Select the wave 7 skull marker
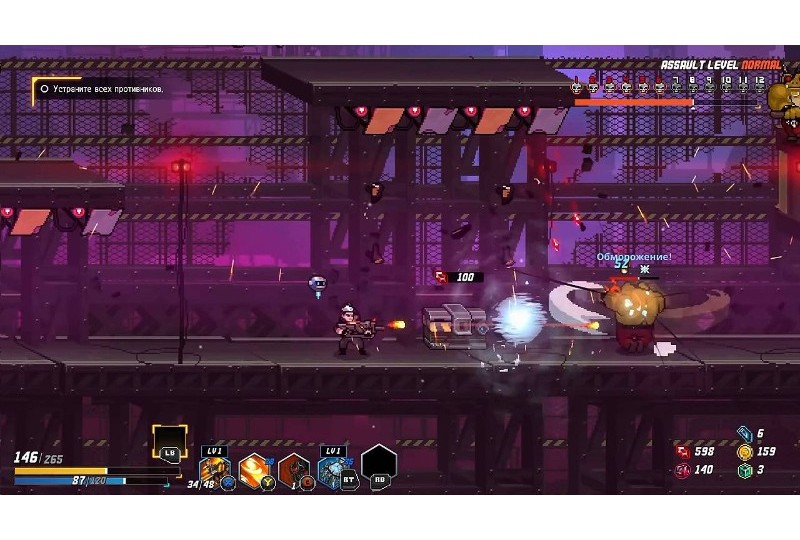 coord(676,87)
